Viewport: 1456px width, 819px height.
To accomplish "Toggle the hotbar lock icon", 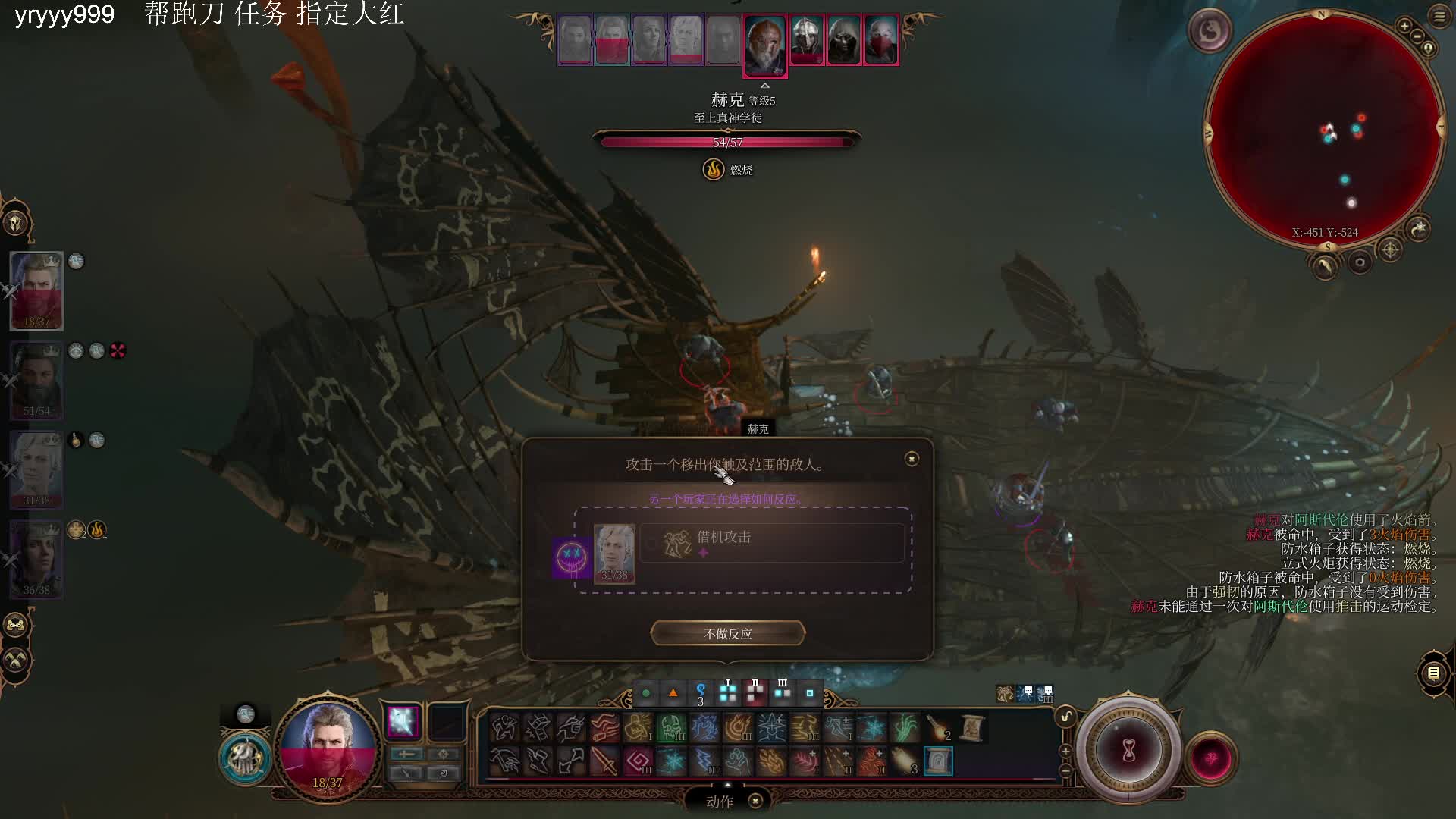I will pos(1065,717).
